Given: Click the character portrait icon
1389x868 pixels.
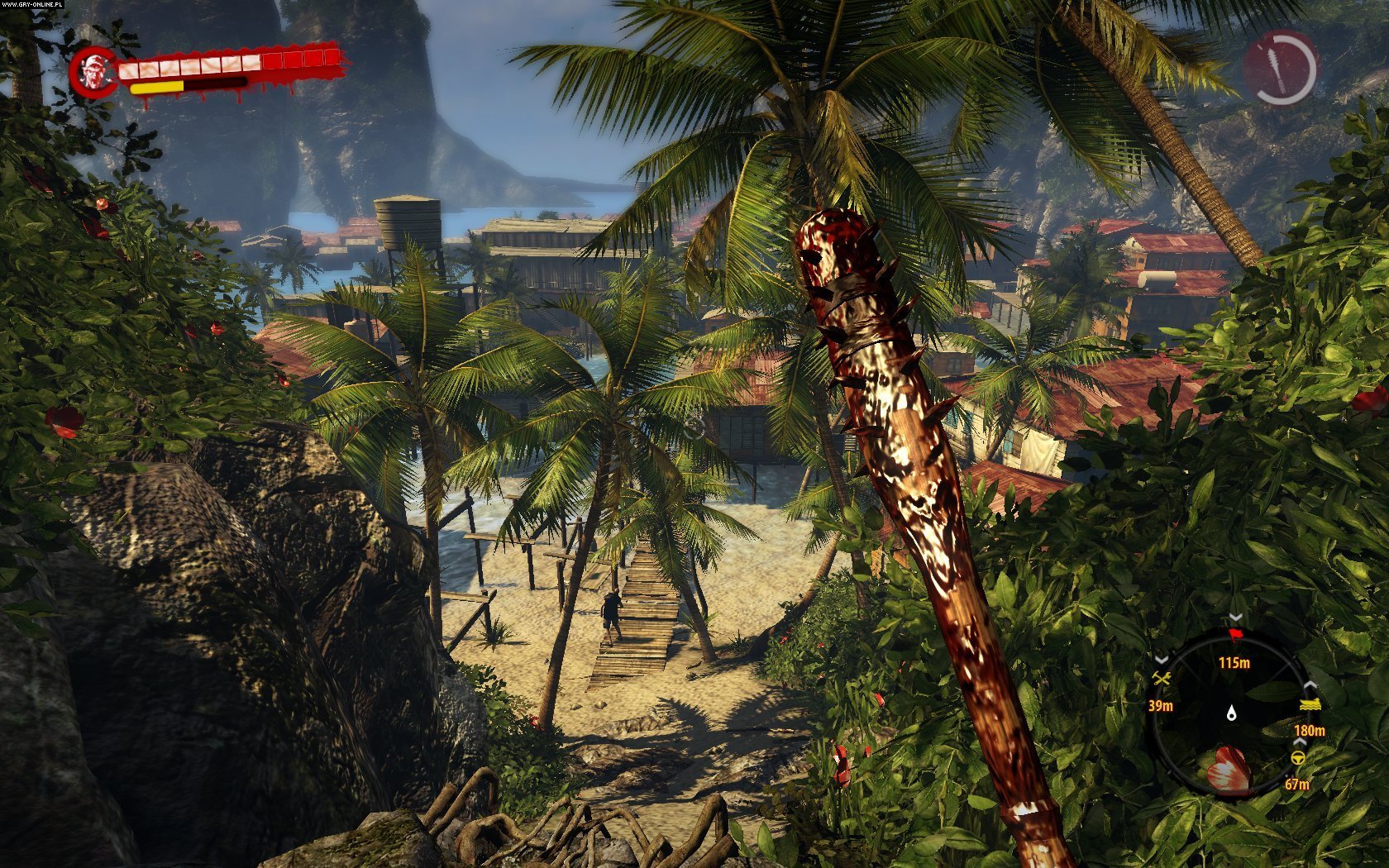Looking at the screenshot, I should pos(93,72).
